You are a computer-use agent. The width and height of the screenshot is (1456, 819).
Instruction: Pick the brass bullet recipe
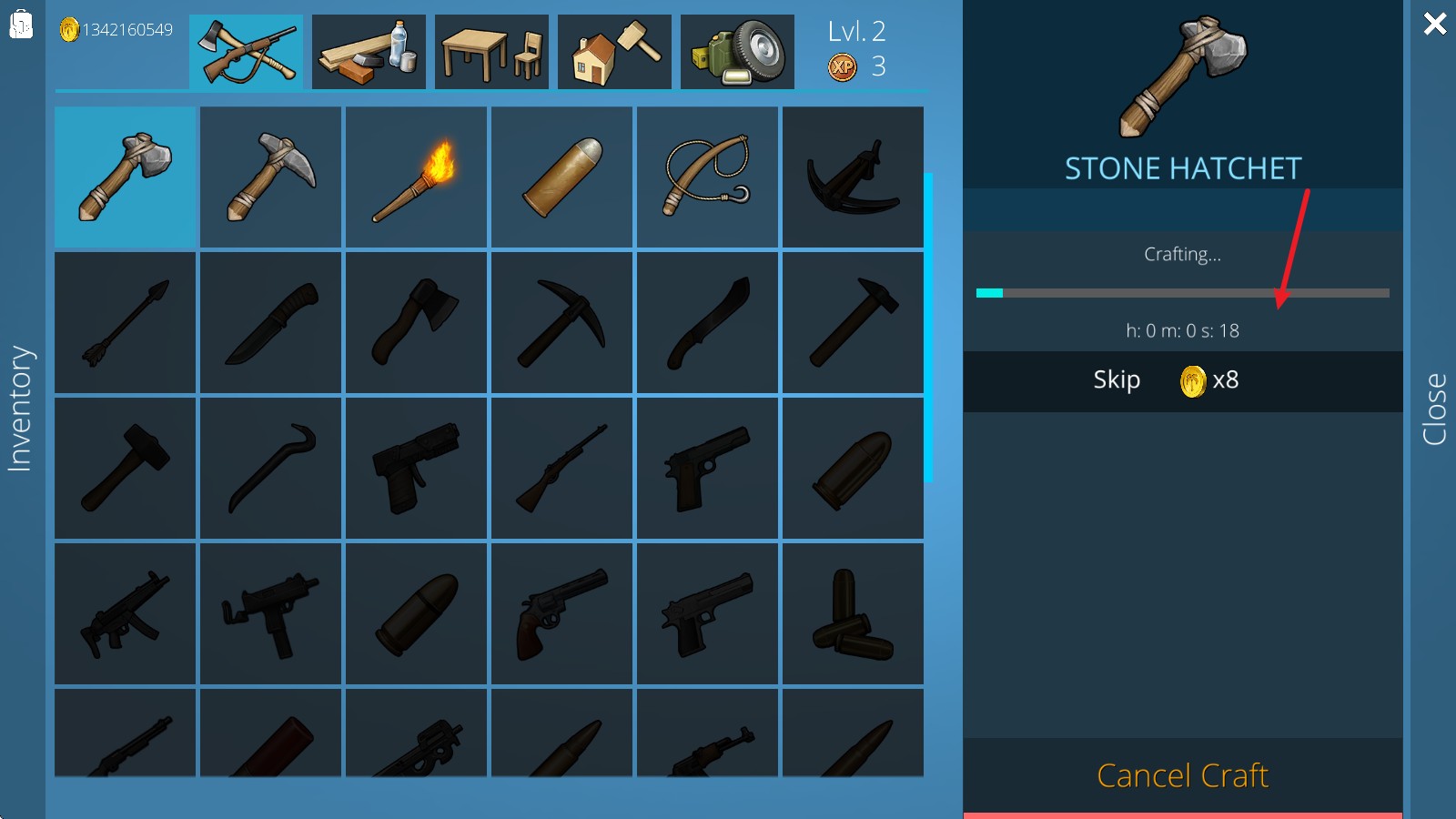pos(562,177)
